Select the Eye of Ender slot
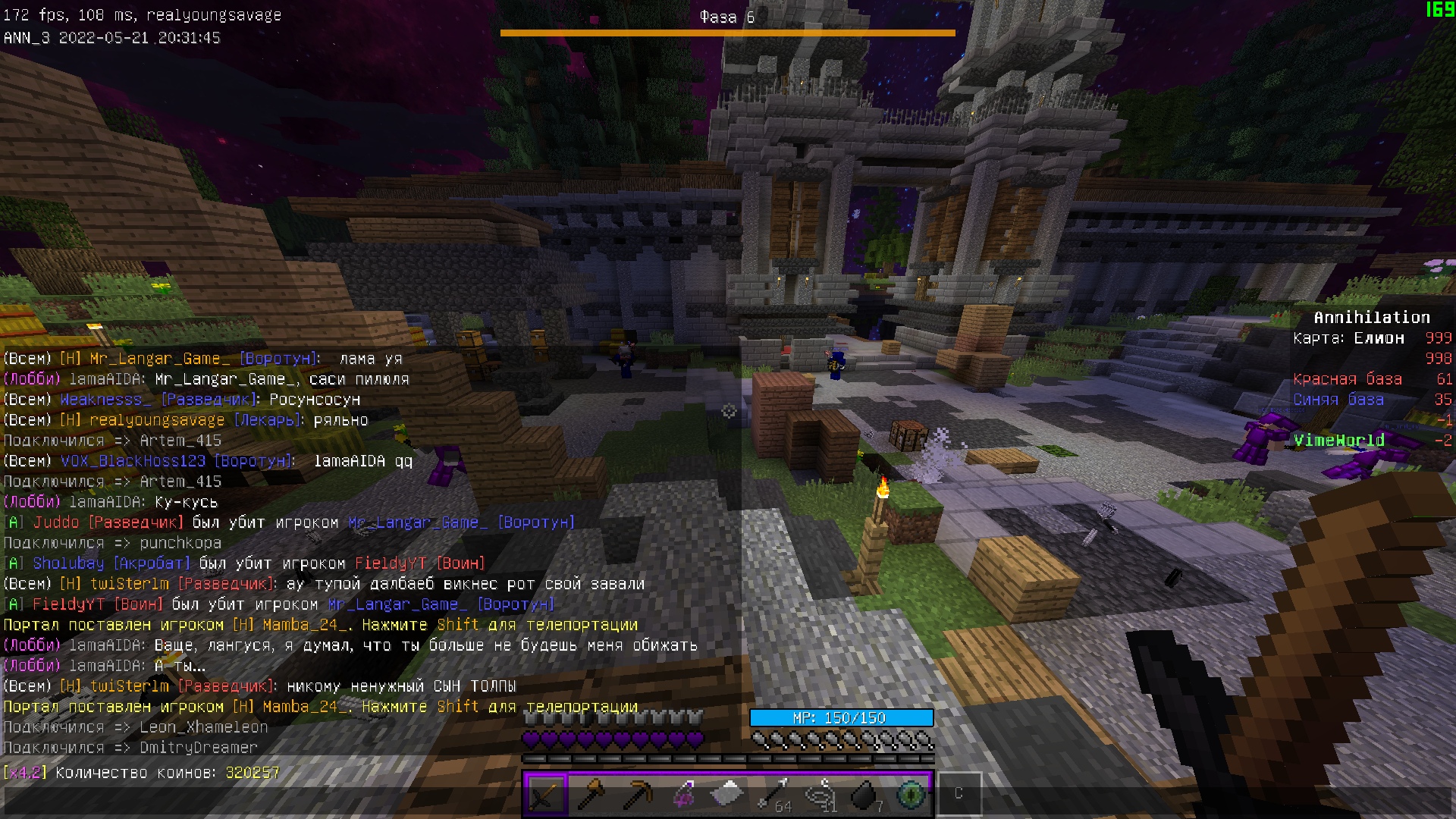 click(x=911, y=794)
